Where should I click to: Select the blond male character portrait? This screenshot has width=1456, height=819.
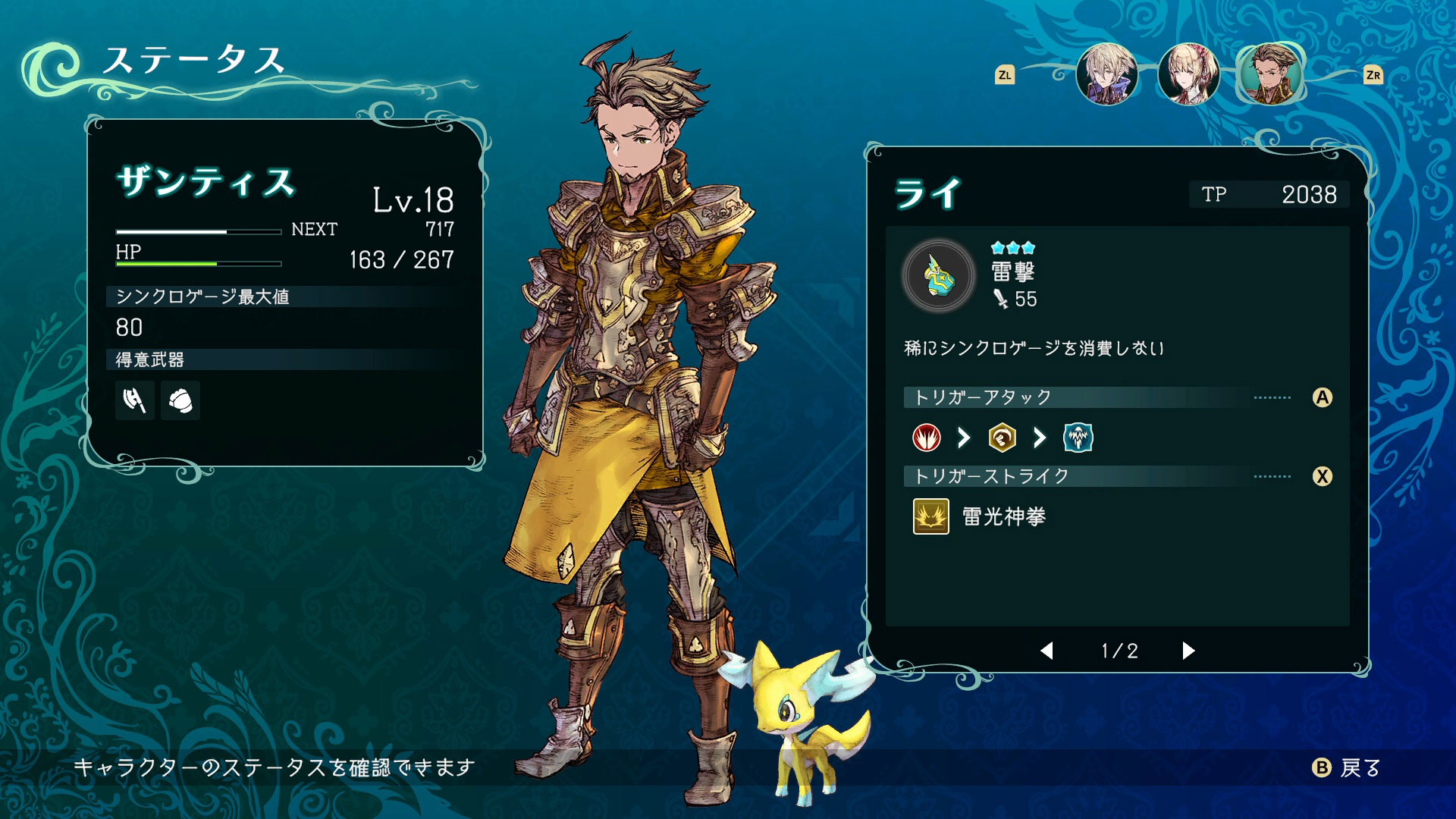point(1106,74)
